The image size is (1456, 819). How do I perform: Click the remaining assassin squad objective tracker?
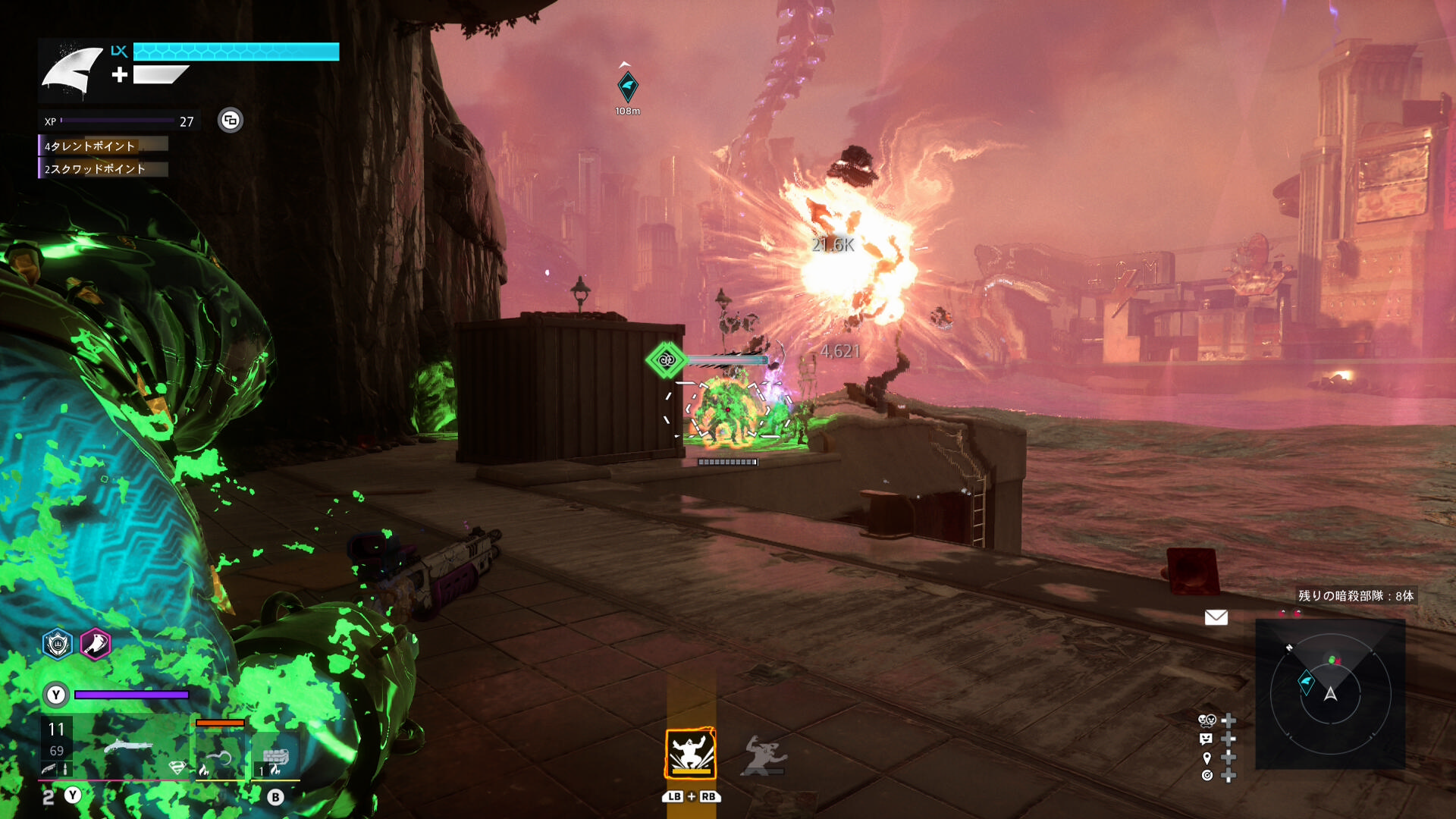[1355, 596]
